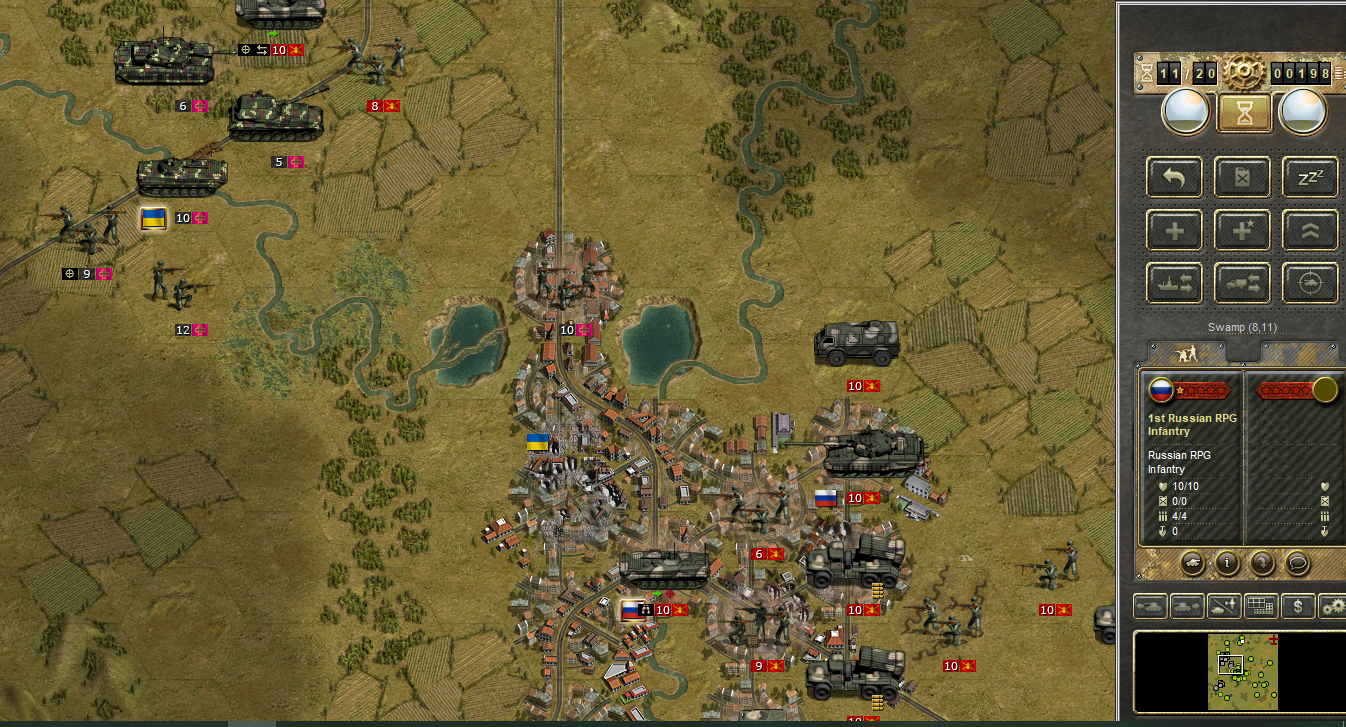Switch to the infantry unit tab
Image resolution: width=1346 pixels, height=727 pixels.
(1187, 353)
